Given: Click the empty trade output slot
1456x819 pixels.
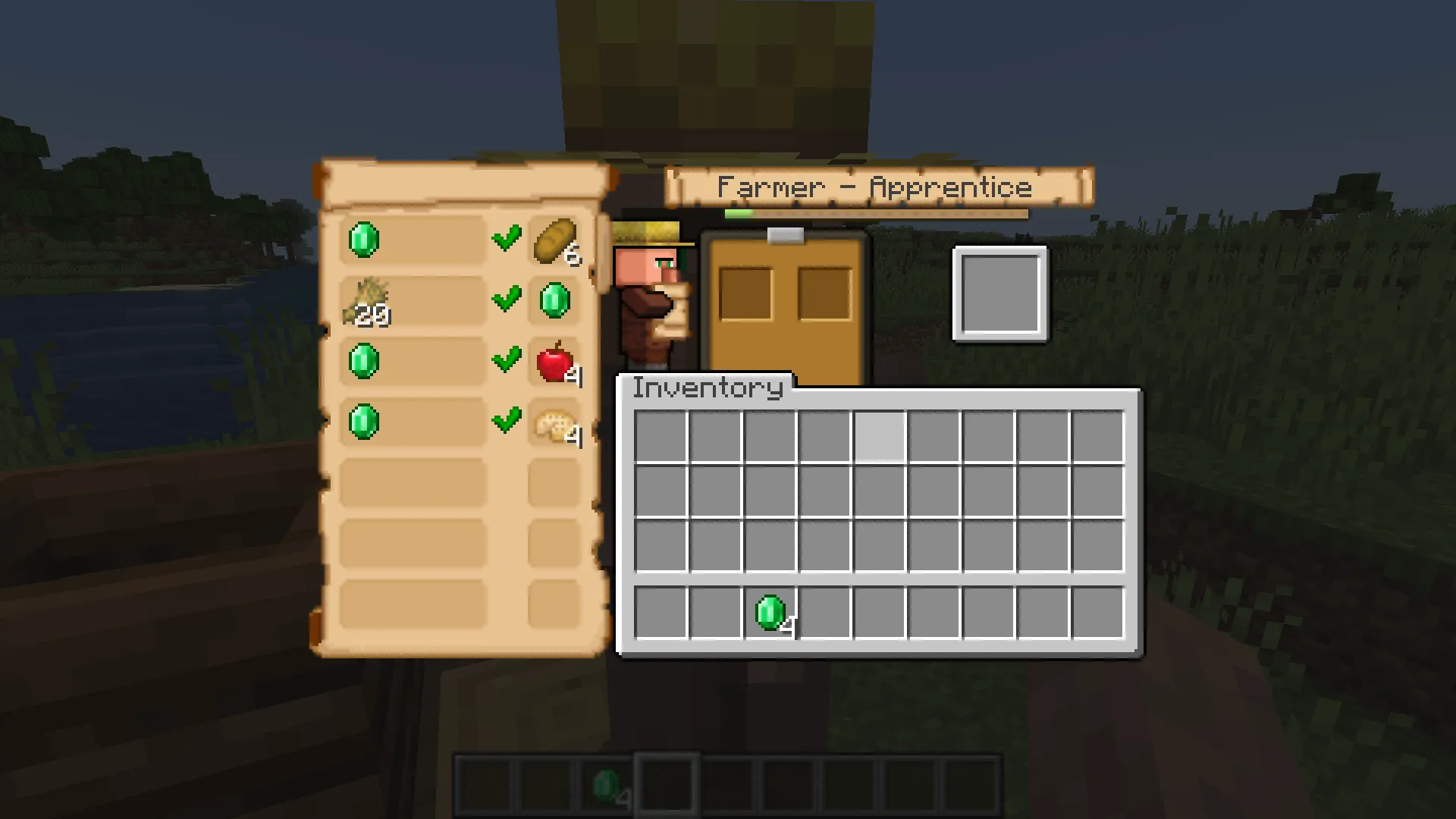Looking at the screenshot, I should tap(1001, 294).
